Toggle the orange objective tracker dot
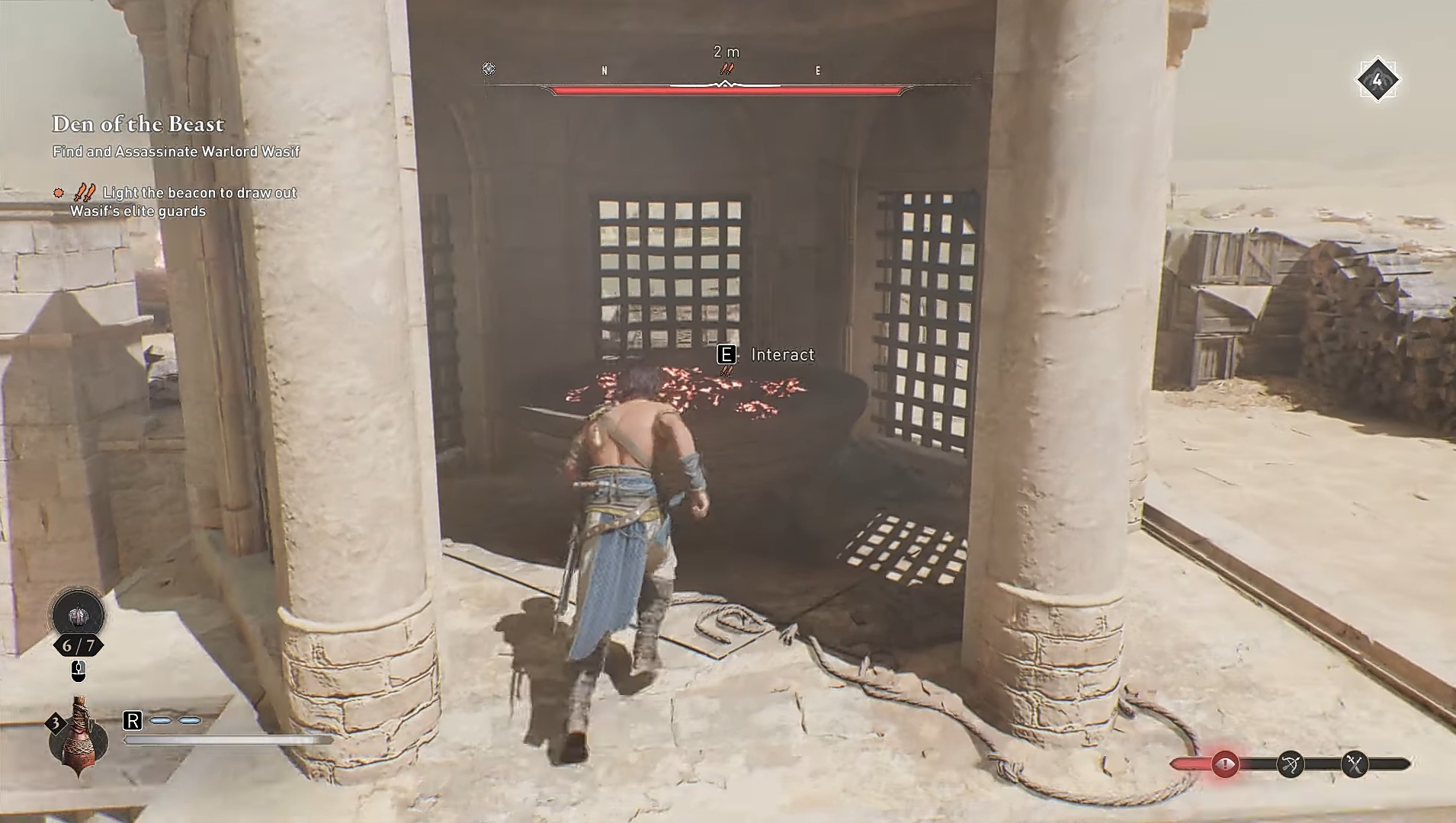 tap(57, 193)
